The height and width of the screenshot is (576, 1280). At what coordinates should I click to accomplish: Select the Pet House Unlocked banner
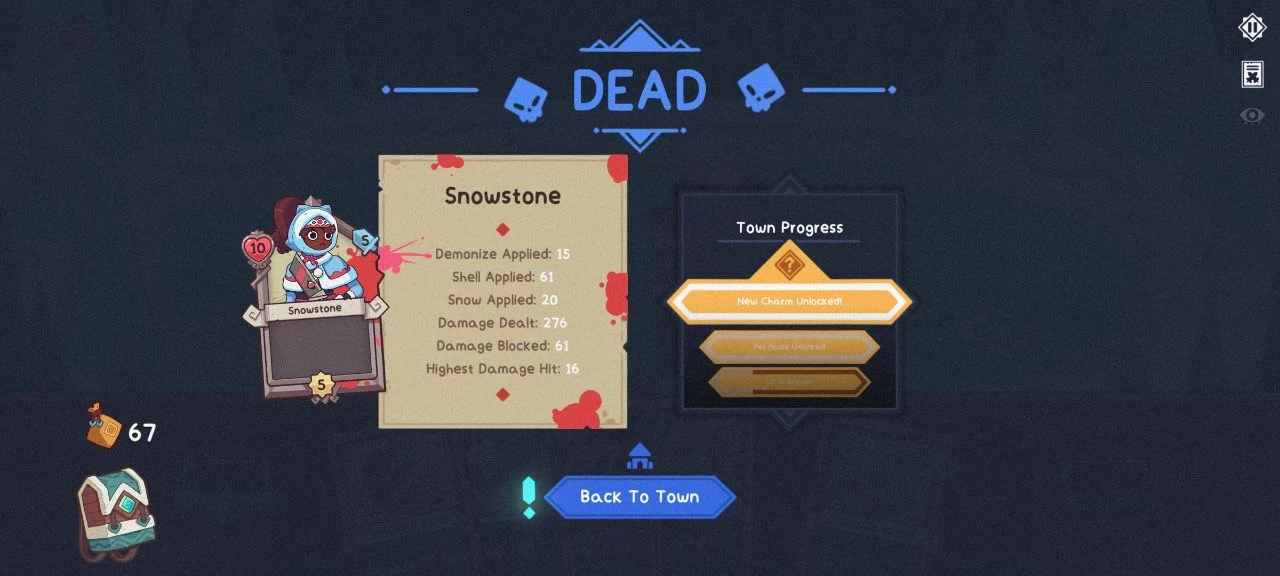789,347
